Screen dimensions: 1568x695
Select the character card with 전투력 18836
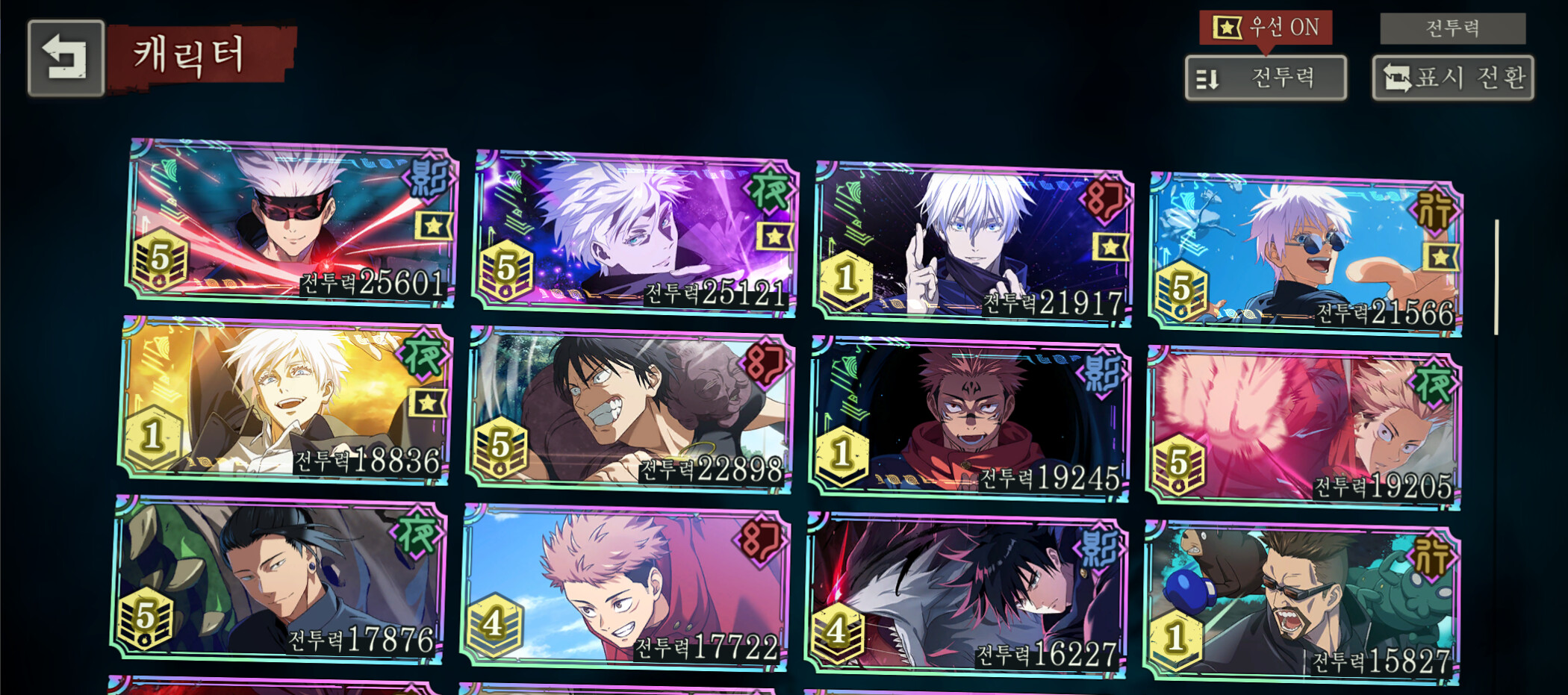(285, 400)
